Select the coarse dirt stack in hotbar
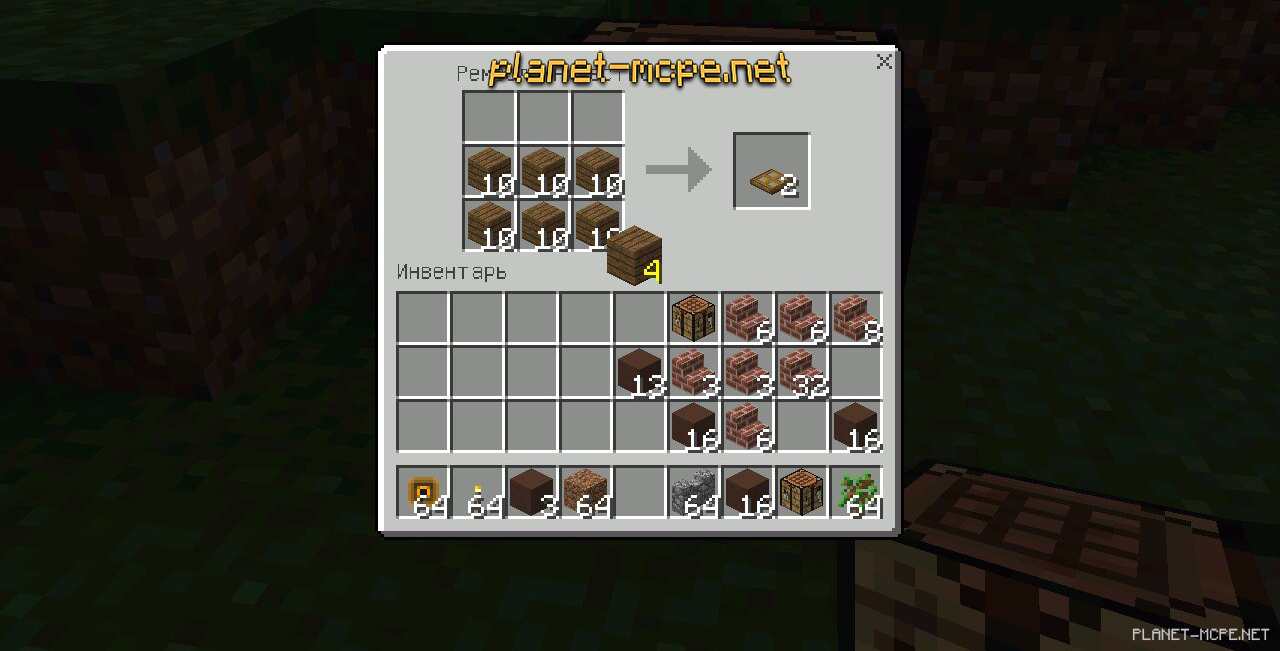Screen dimensions: 1280x651 tap(585, 492)
